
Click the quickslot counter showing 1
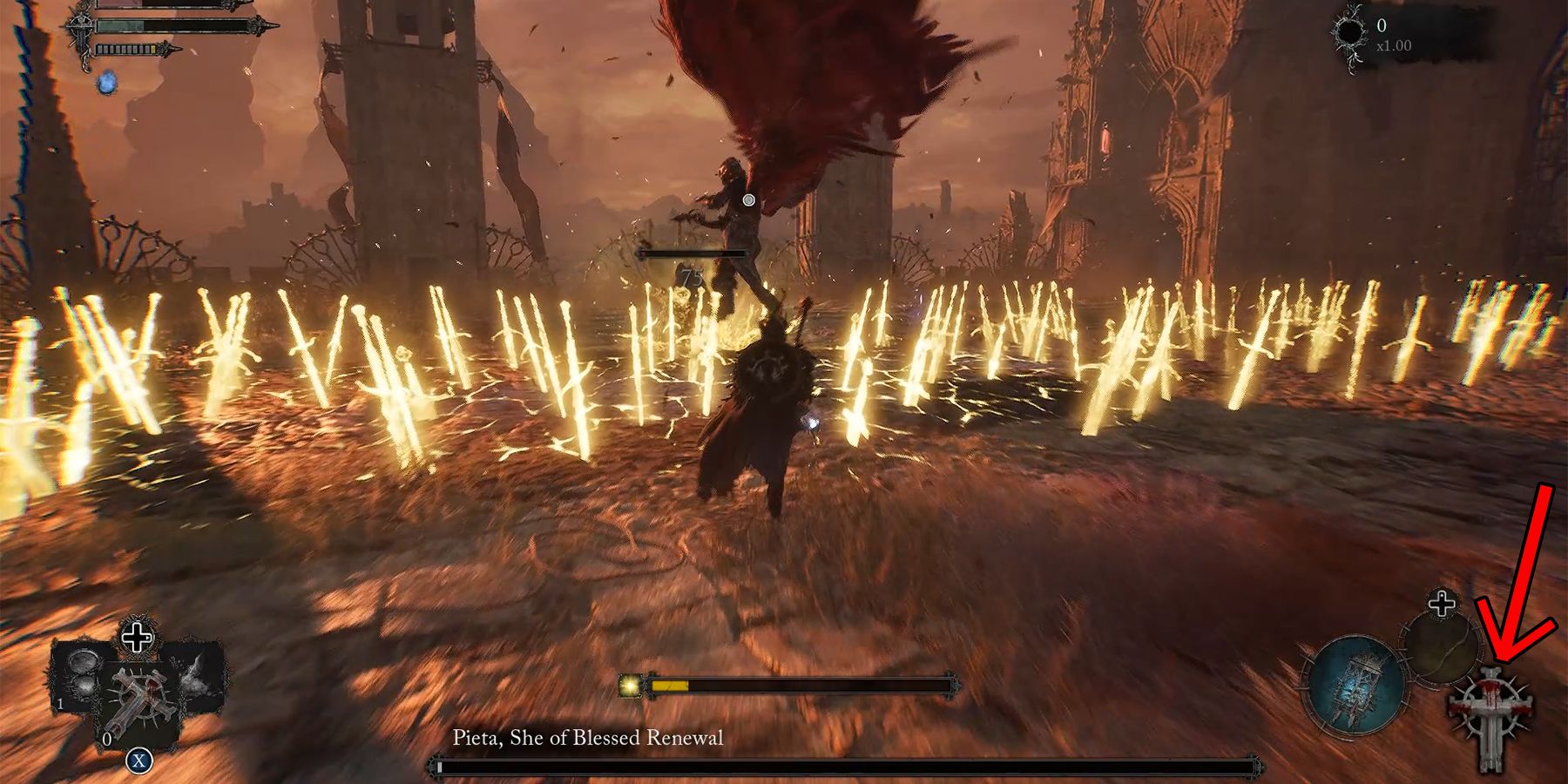60,703
